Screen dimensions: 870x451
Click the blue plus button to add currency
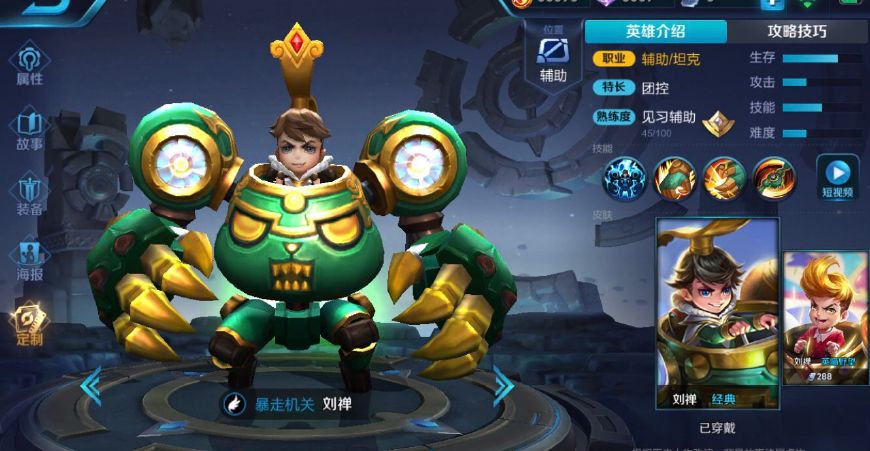[x=771, y=5]
